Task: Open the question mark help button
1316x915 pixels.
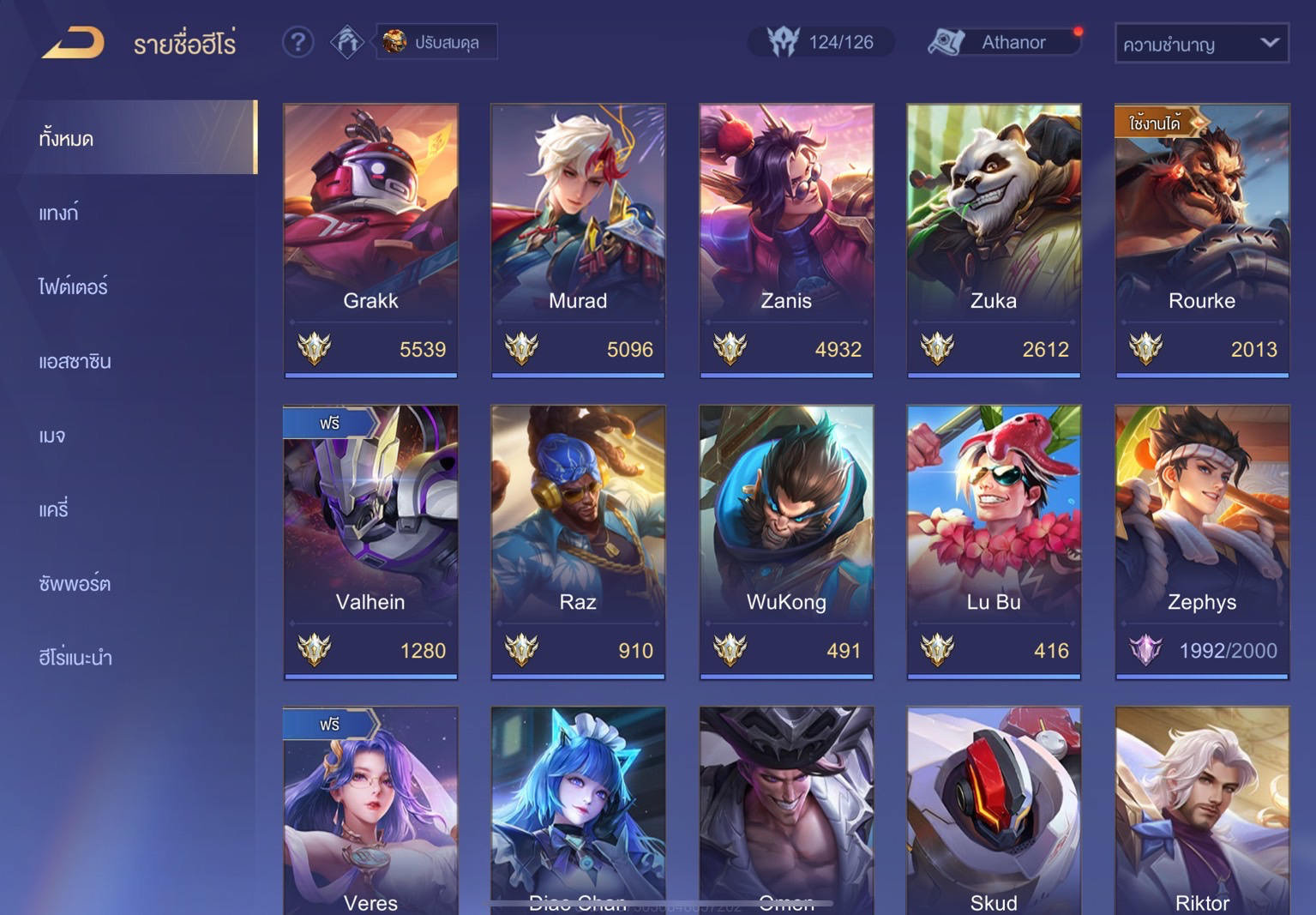Action: (x=297, y=42)
